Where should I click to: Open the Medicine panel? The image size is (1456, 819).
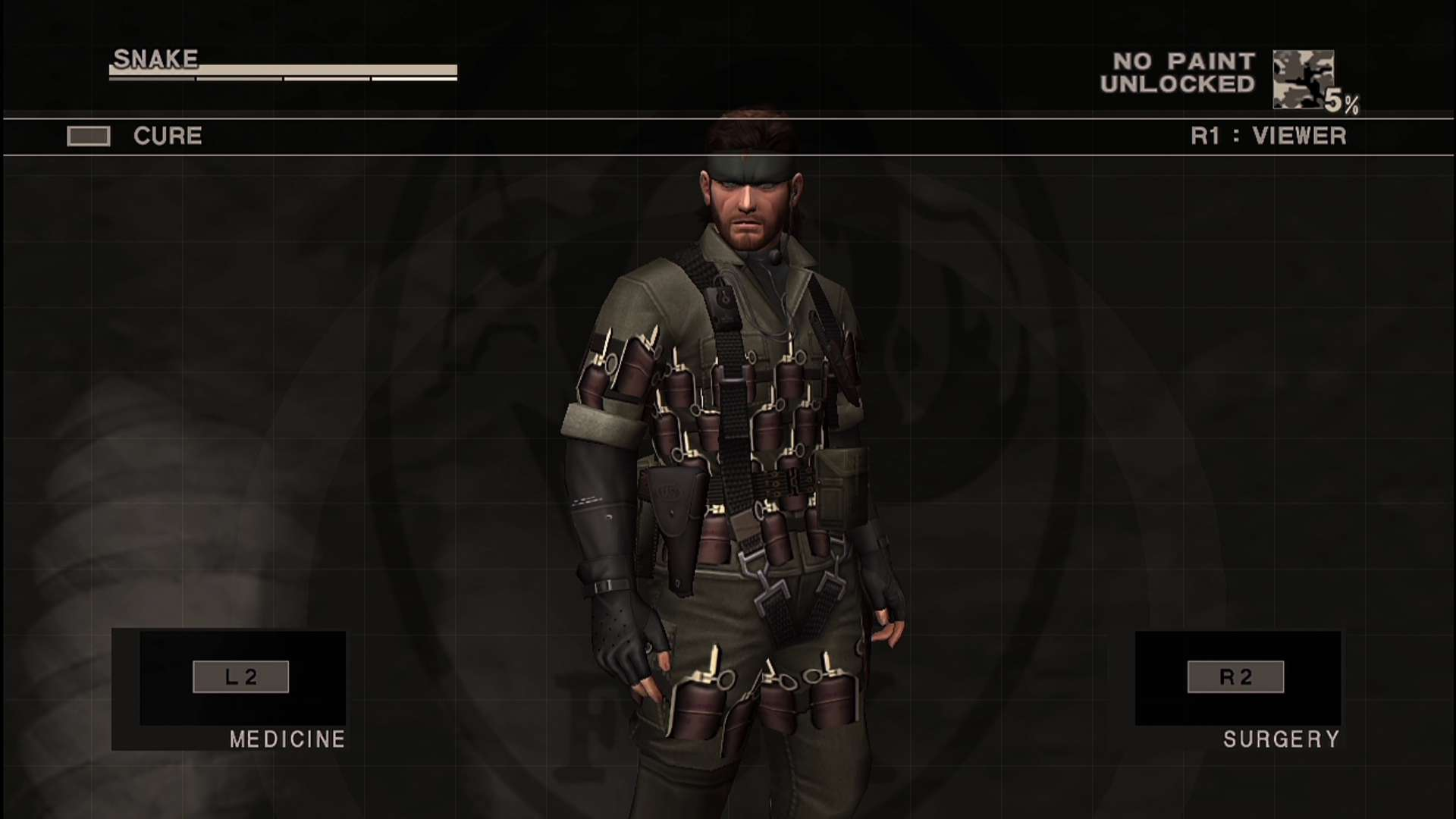coord(241,677)
